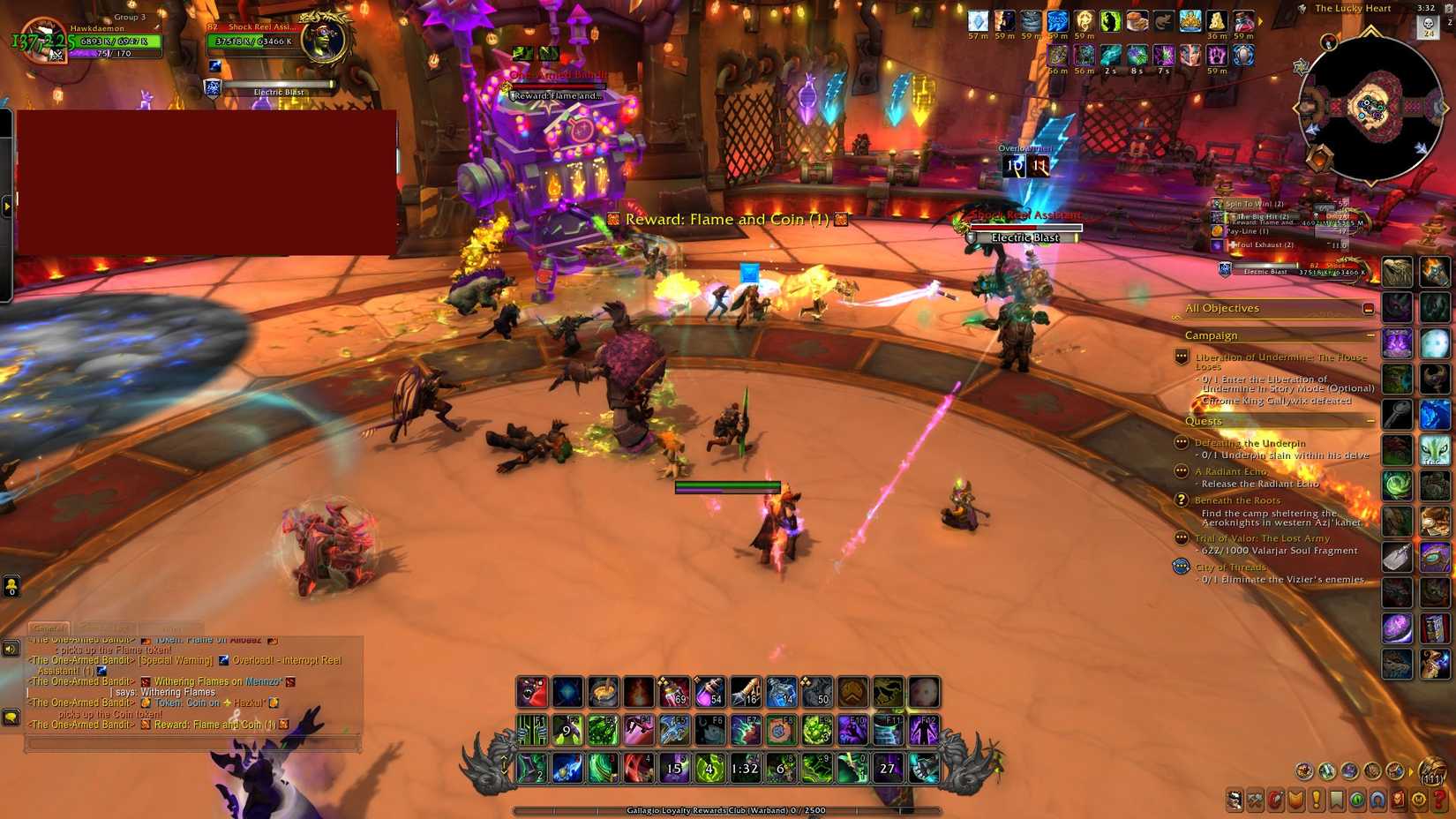Image resolution: width=1456 pixels, height=819 pixels.
Task: Open the Quest Log via exclamation icon
Action: (1316, 799)
